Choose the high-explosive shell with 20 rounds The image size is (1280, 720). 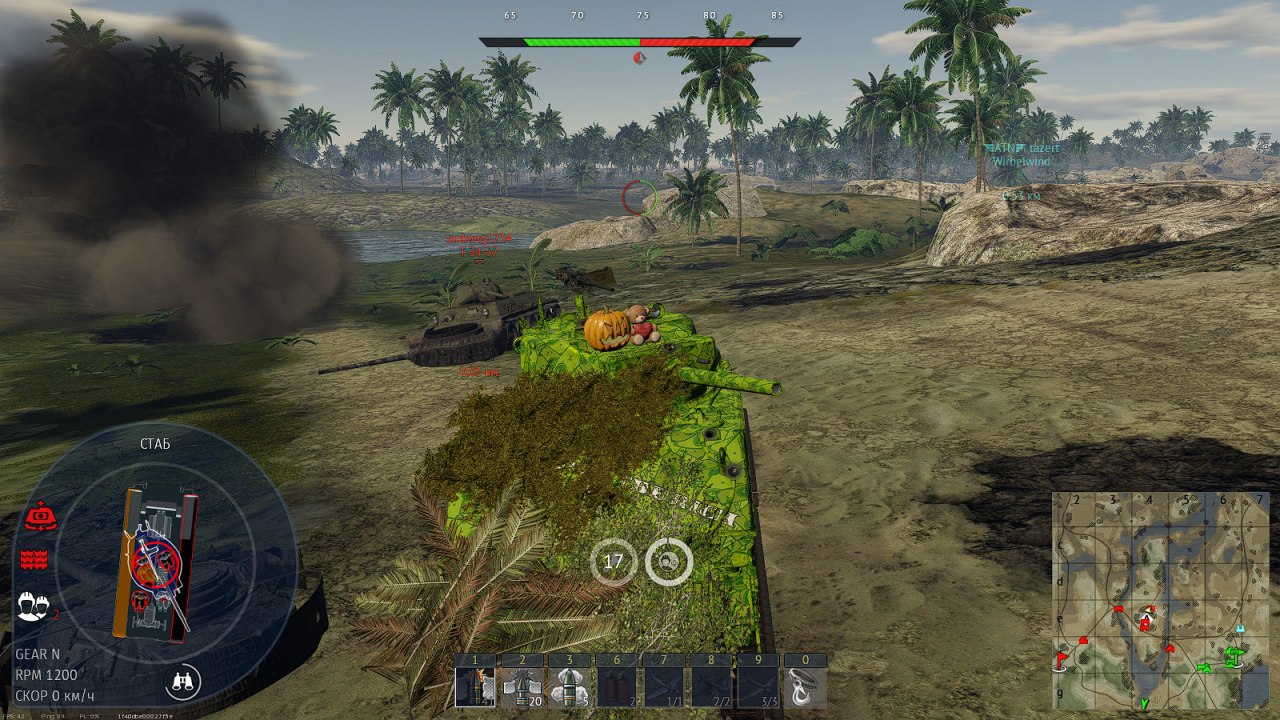(520, 687)
